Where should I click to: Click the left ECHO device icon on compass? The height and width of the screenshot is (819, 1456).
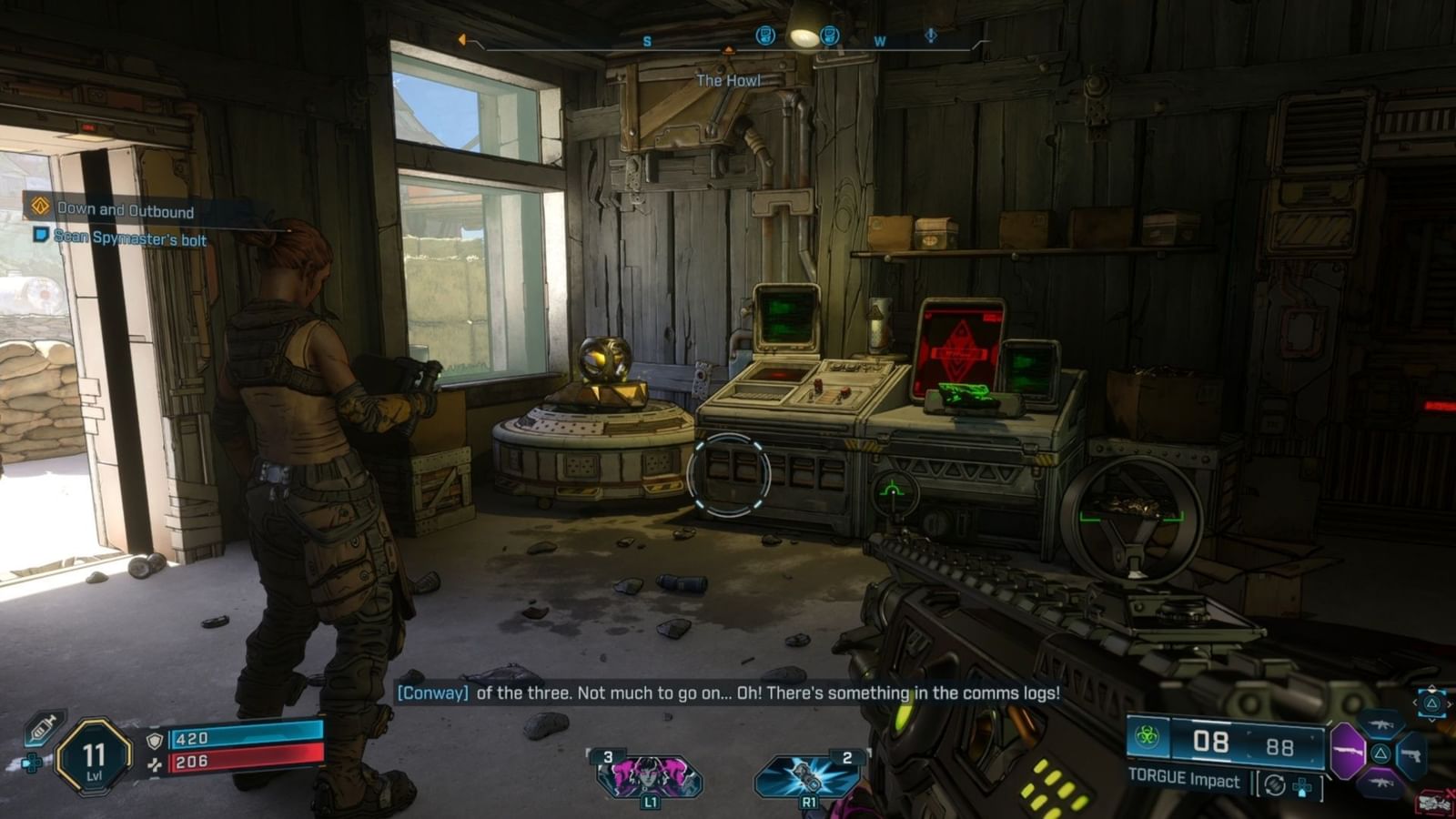765,35
